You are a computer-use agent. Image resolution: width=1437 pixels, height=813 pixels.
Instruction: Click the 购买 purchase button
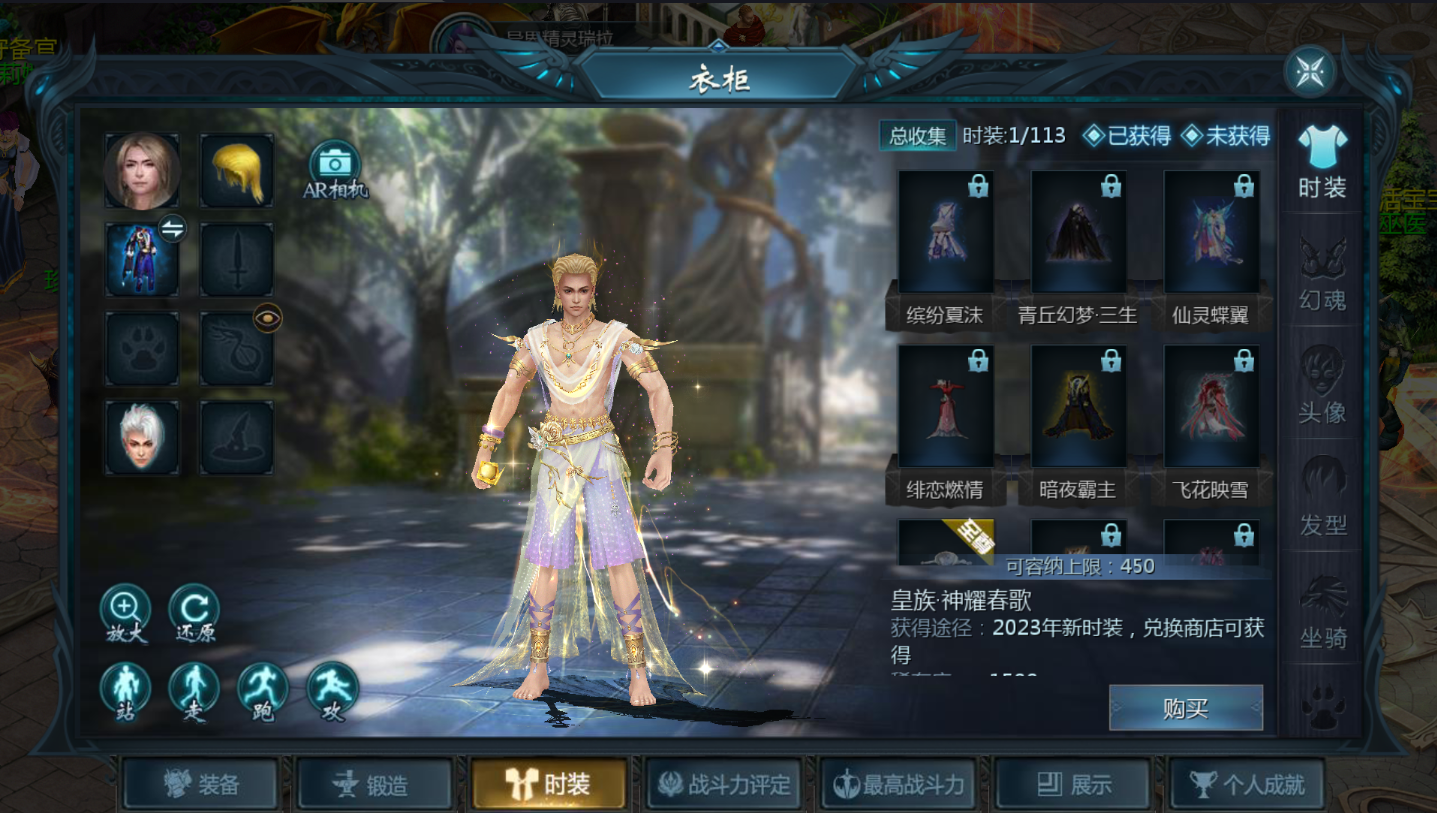[1185, 708]
